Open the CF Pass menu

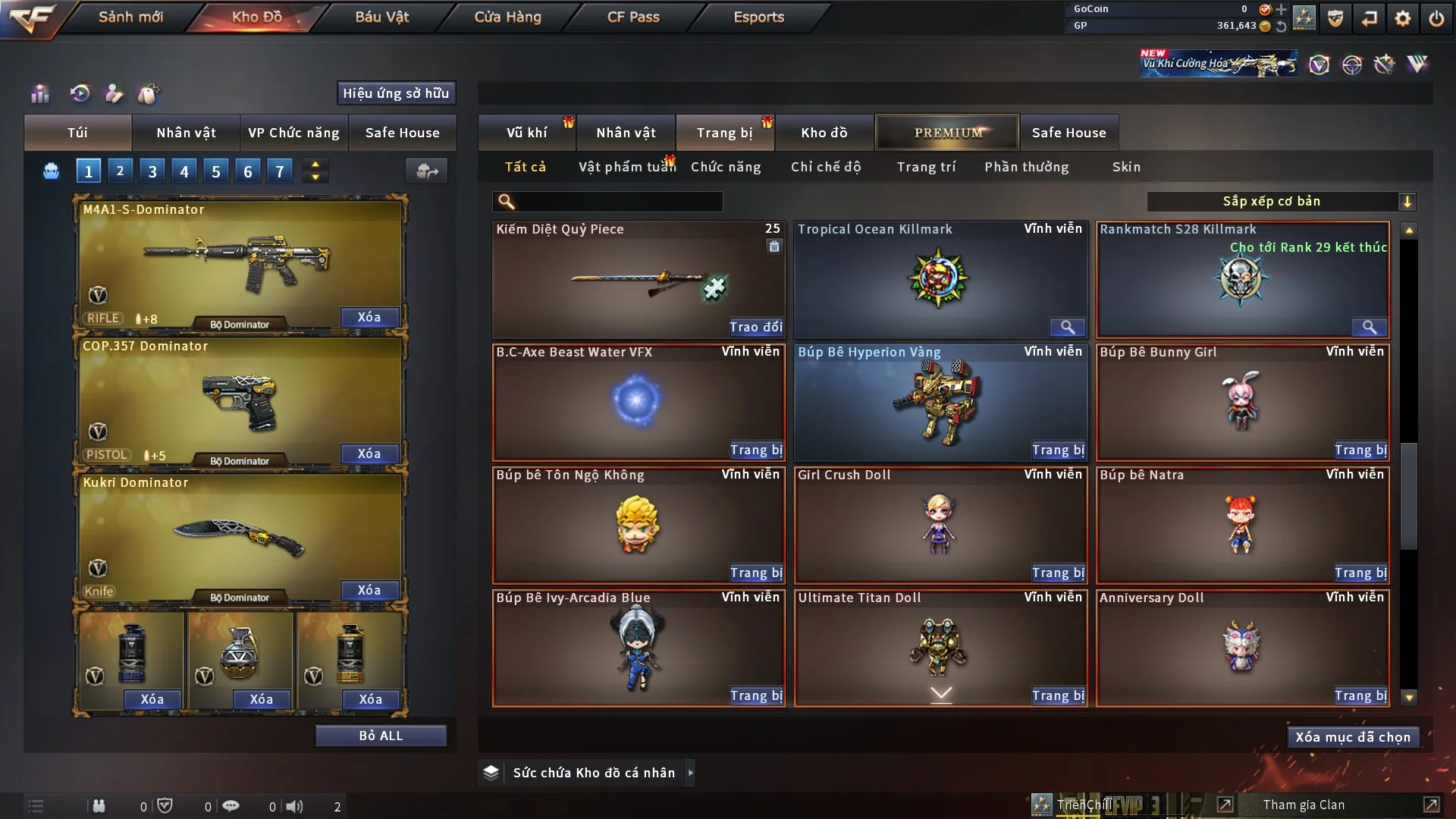(632, 17)
